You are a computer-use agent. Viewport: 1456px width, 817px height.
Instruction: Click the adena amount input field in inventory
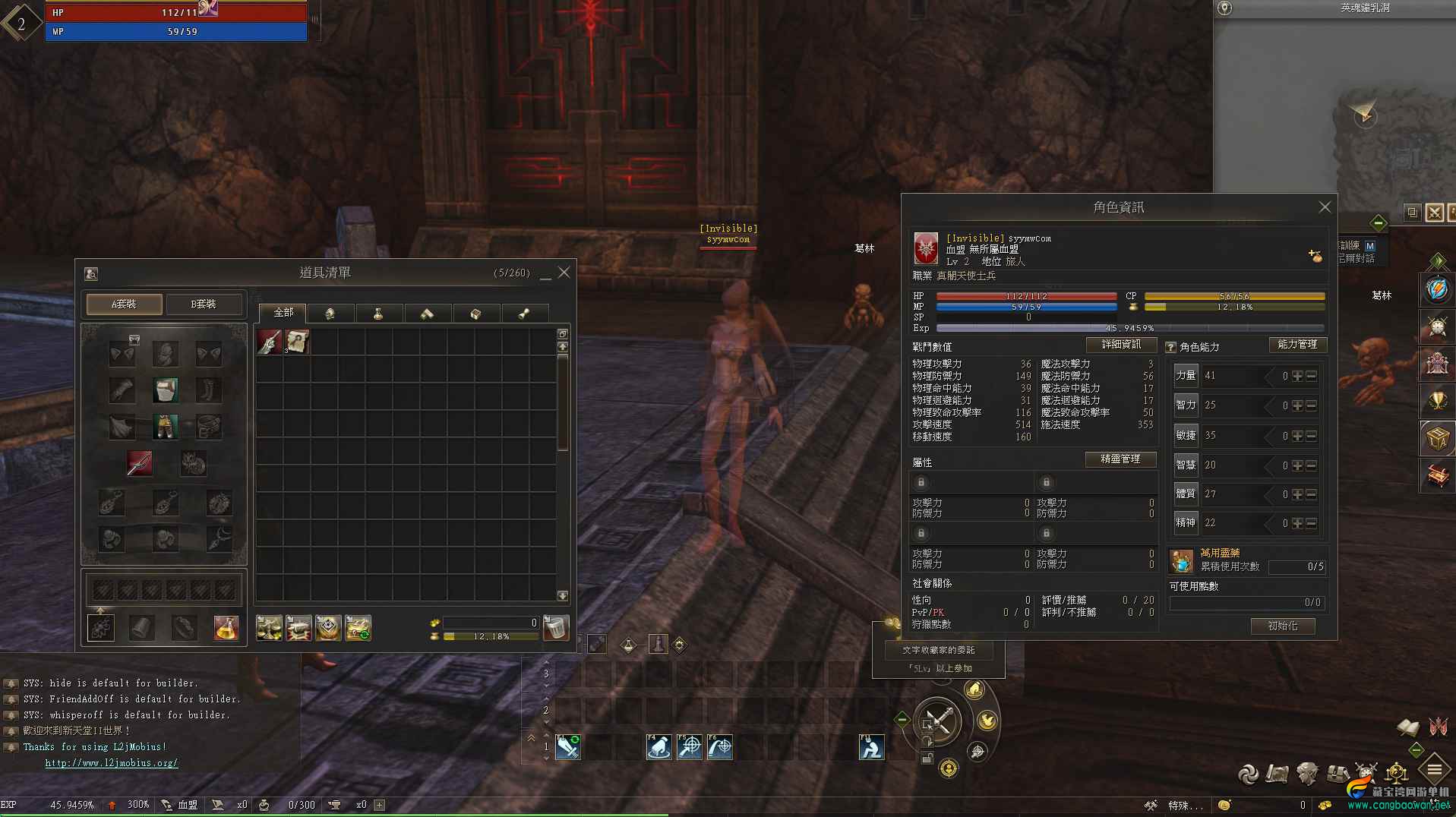tap(490, 622)
